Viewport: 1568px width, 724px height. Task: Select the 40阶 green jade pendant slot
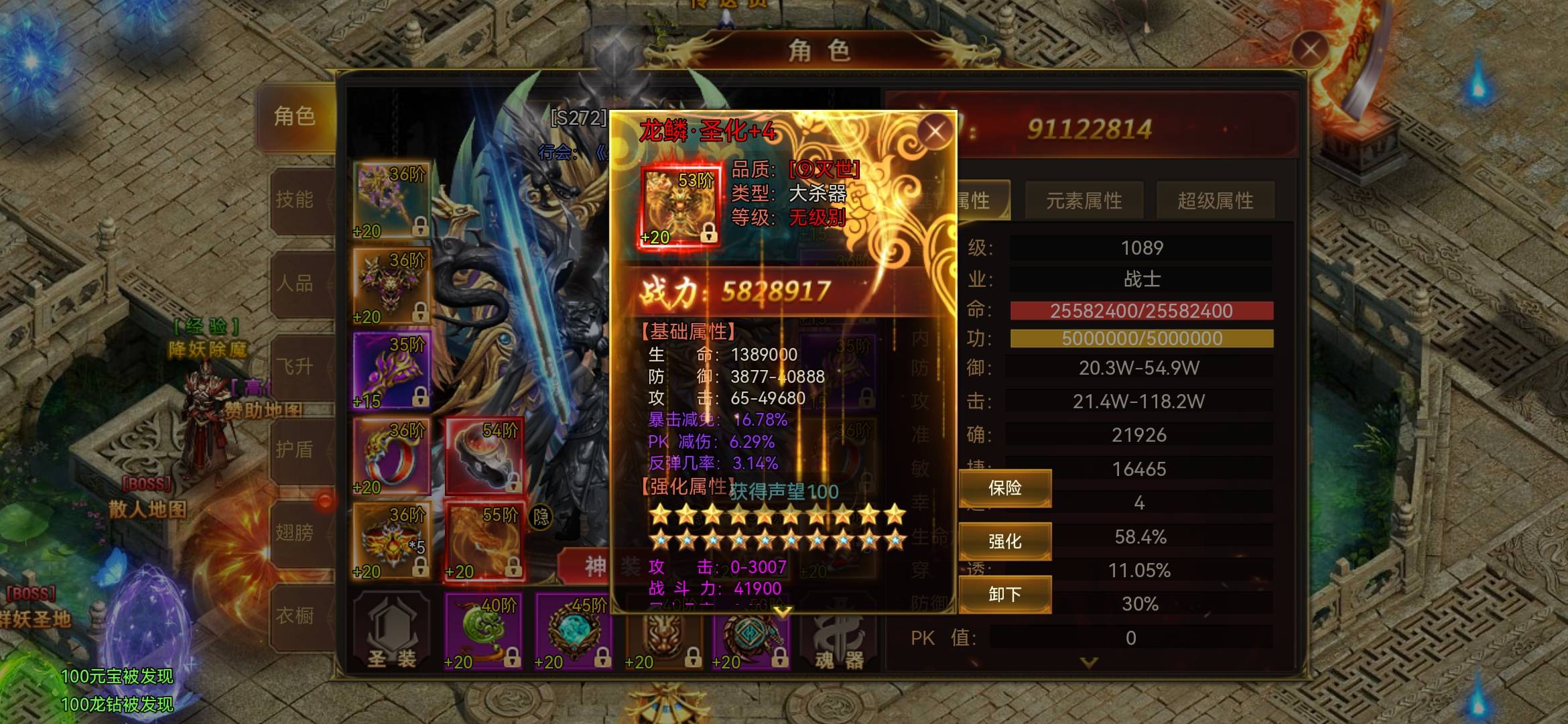click(484, 631)
